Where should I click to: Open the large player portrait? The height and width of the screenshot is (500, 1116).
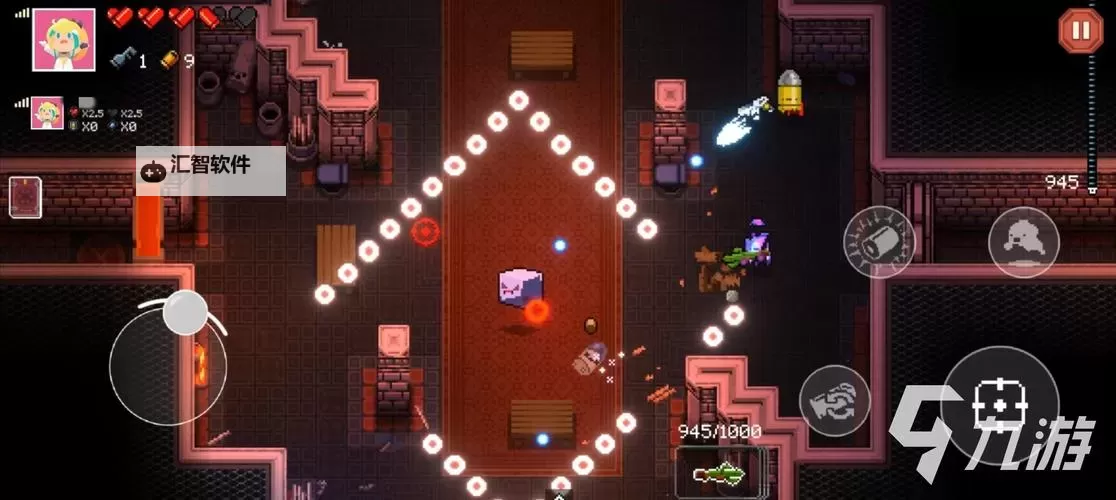click(64, 40)
